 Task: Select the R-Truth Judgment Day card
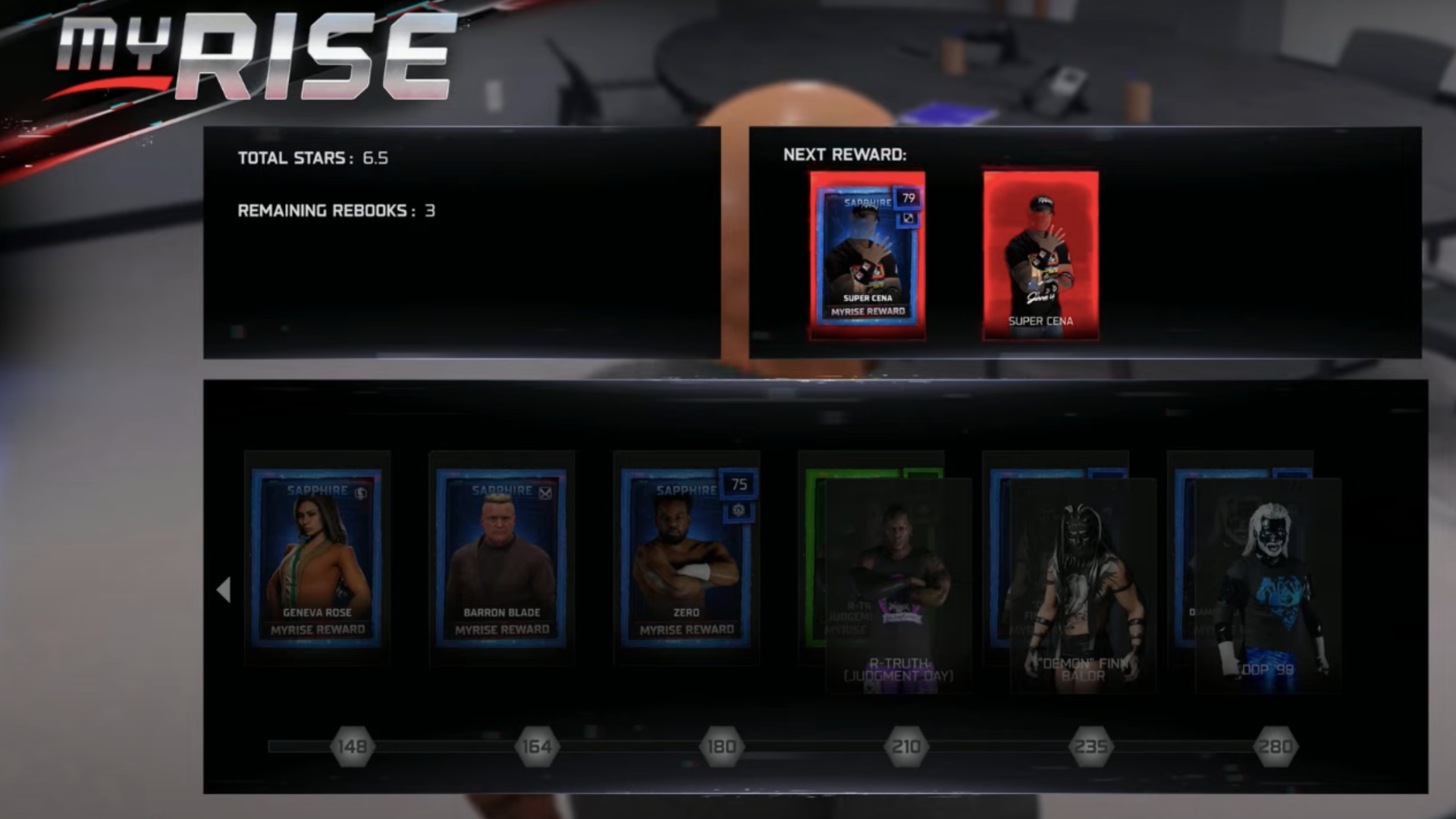898,584
